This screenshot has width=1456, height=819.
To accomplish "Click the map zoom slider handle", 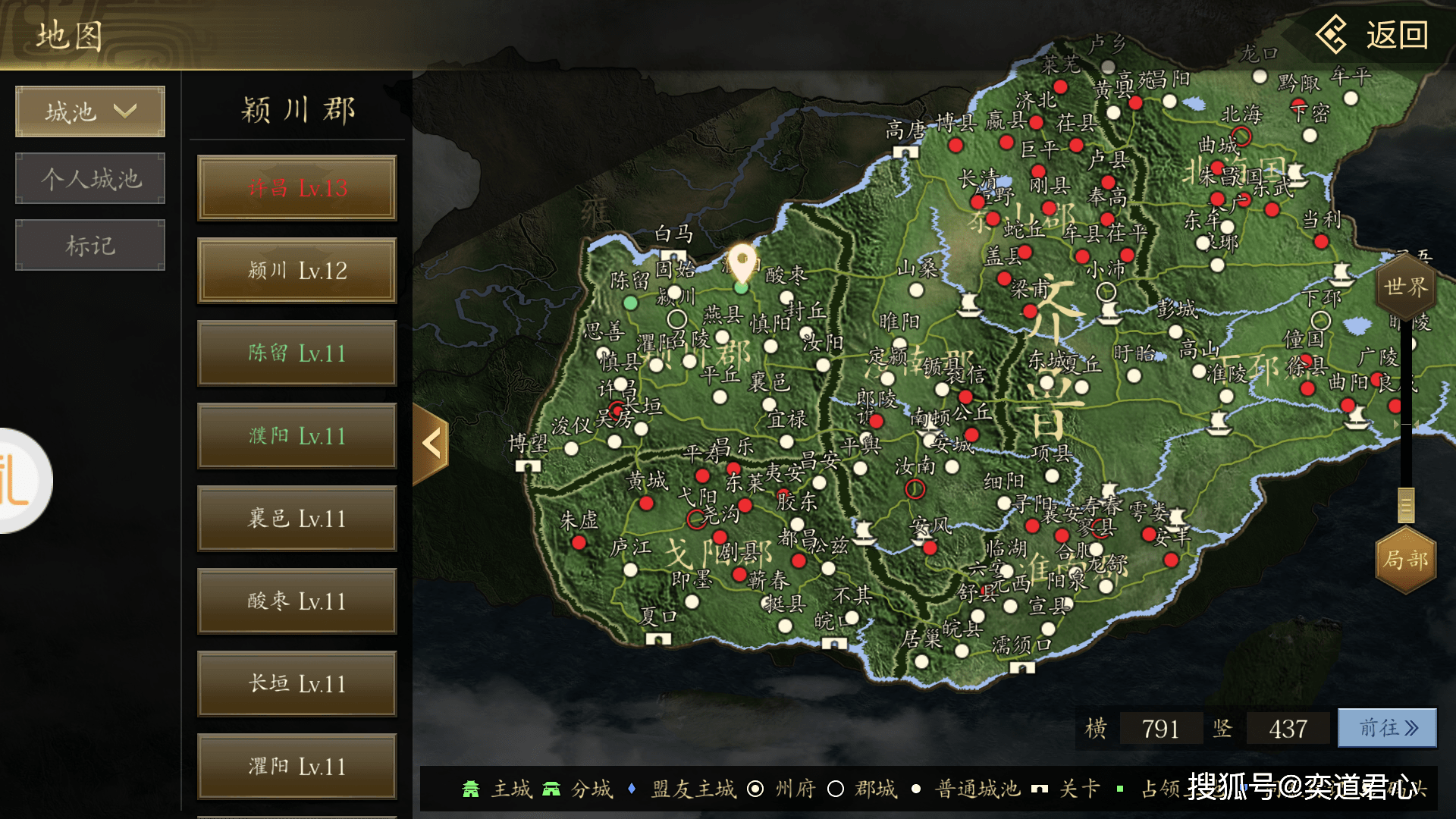I will pos(1406,505).
